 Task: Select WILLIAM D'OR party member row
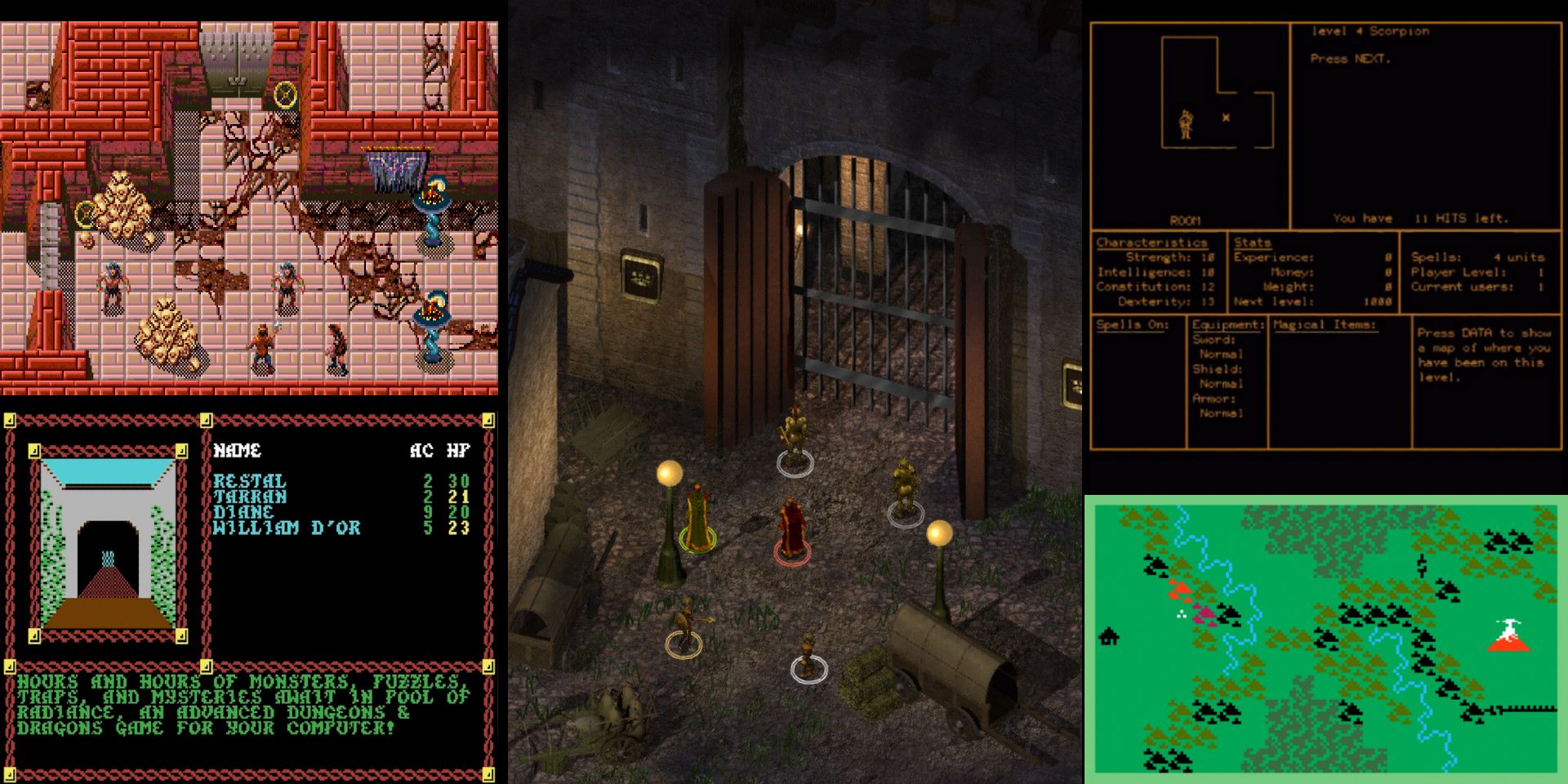point(287,528)
